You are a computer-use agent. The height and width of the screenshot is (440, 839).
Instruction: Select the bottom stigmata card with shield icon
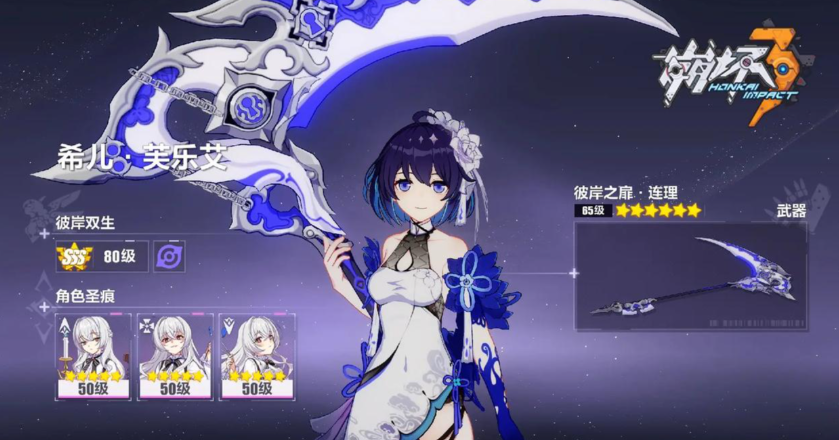pos(257,355)
